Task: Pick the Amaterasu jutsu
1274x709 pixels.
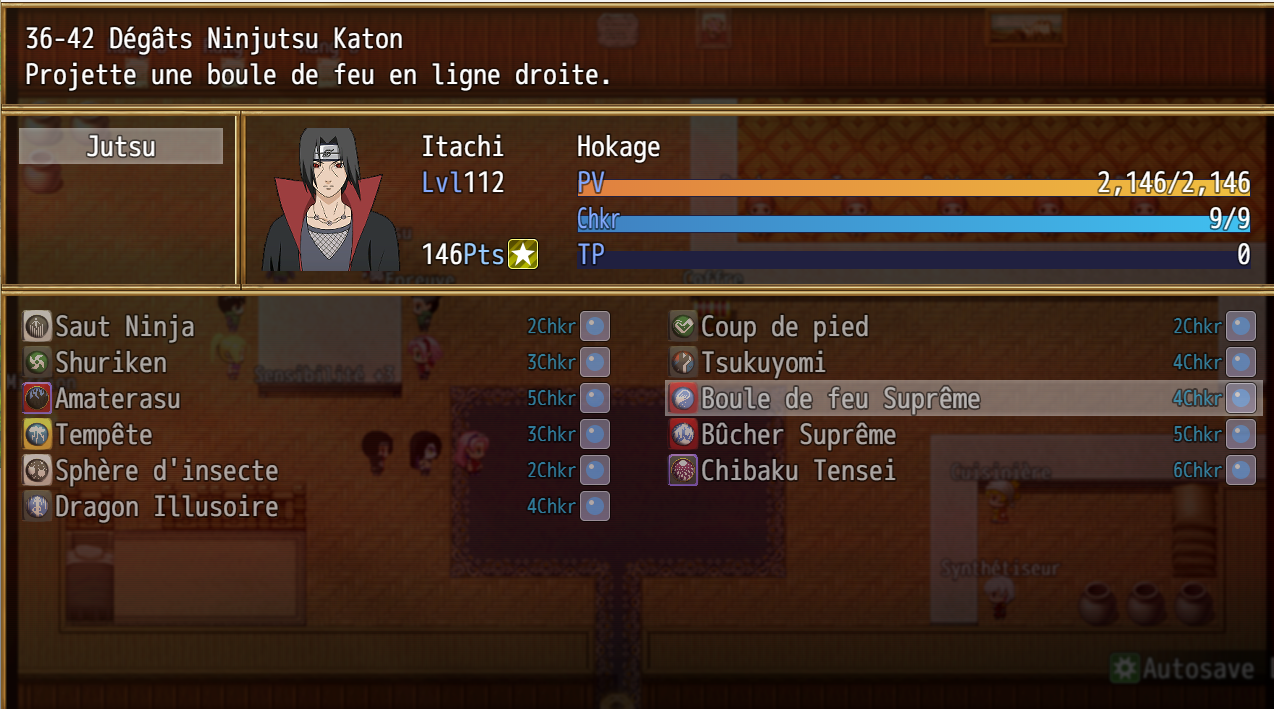Action: pos(118,399)
